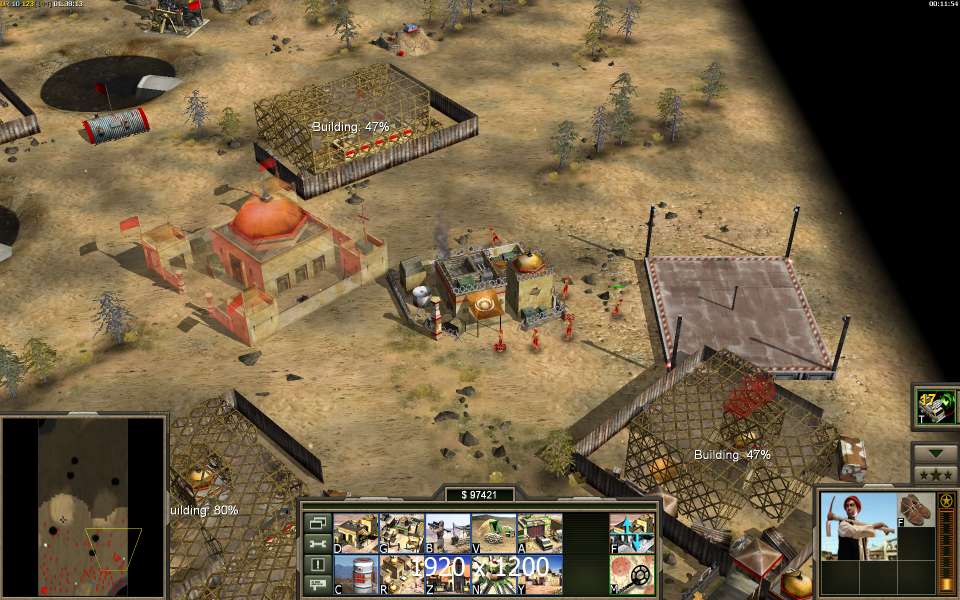Toggle the blue arrows icon labeled F
Viewport: 960px width, 600px height.
pos(632,533)
